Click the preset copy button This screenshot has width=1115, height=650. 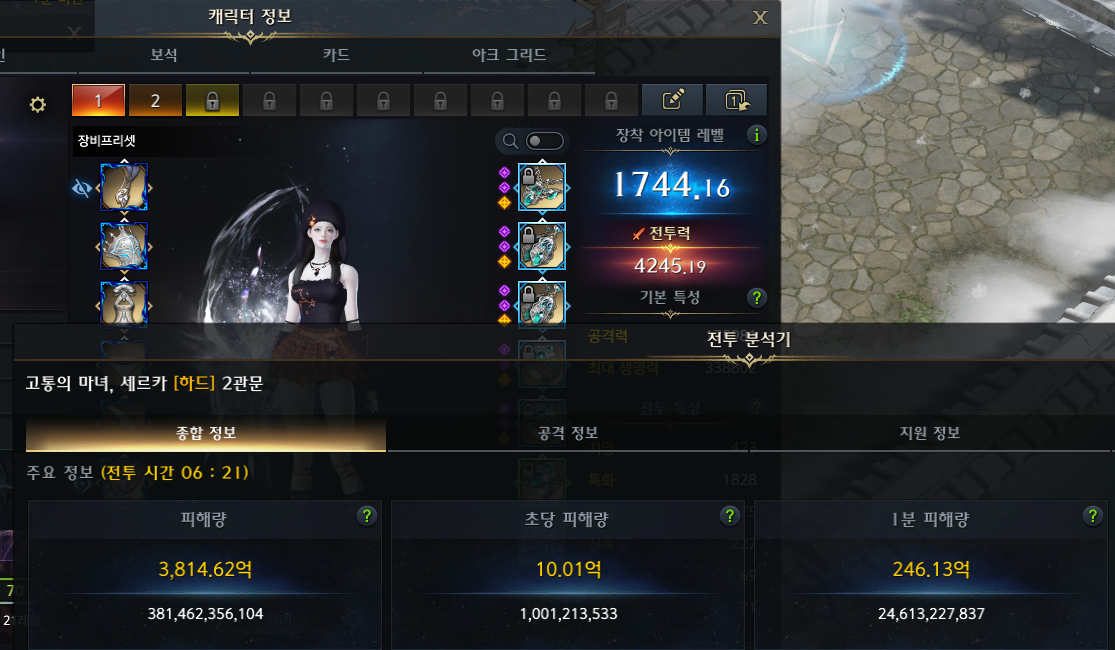point(736,100)
